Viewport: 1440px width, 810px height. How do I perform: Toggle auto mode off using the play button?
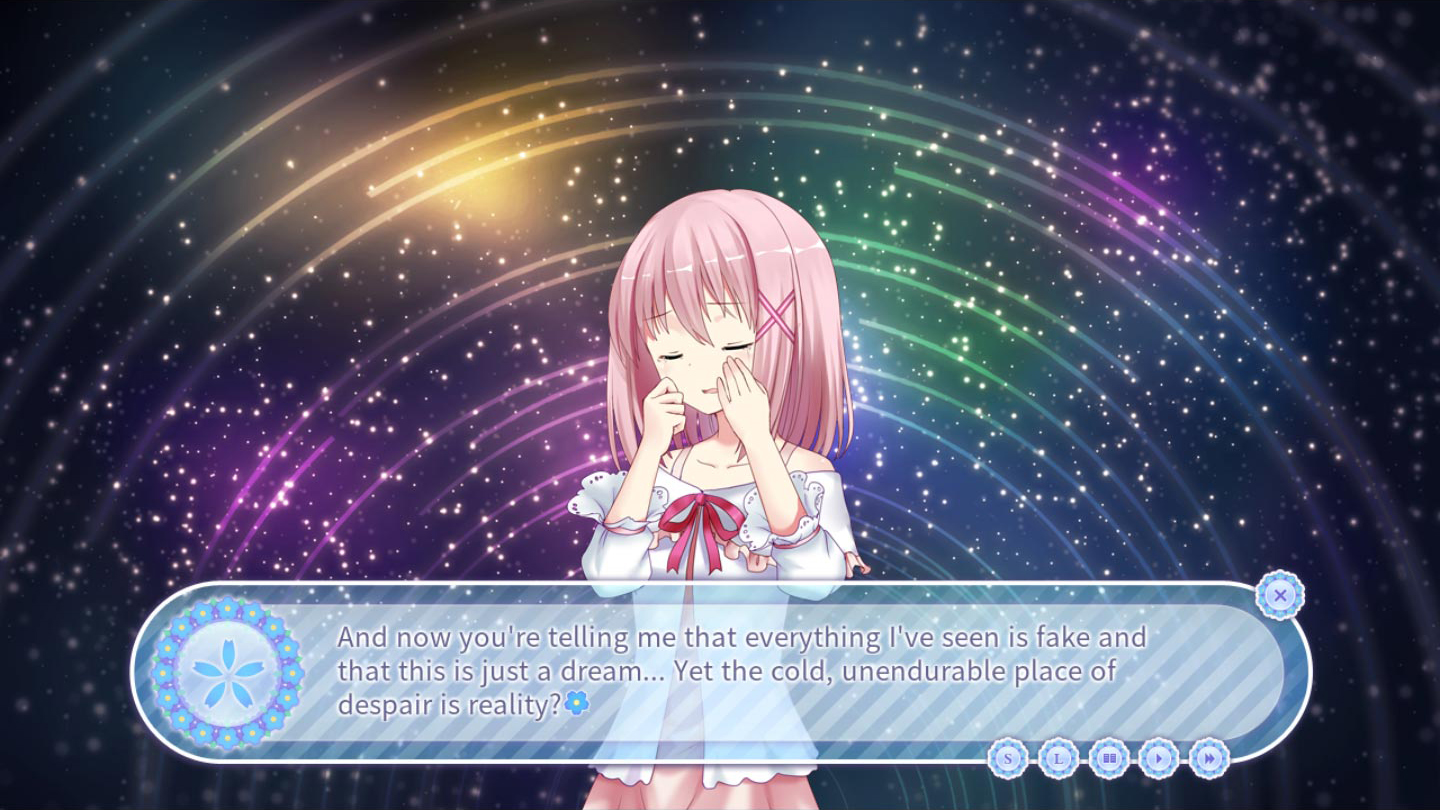[1159, 759]
